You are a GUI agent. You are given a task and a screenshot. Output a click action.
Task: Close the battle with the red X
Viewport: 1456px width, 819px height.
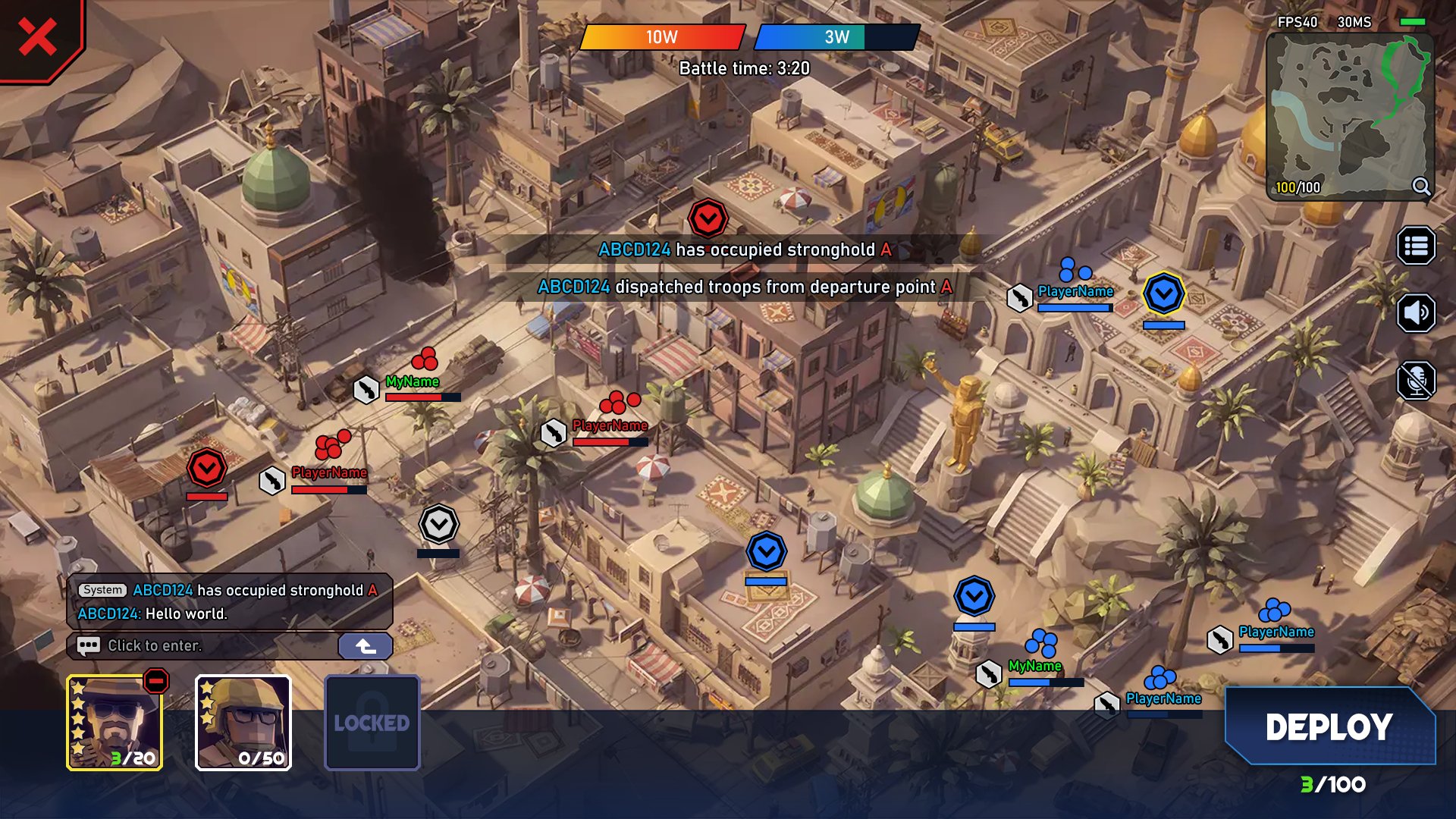click(37, 37)
